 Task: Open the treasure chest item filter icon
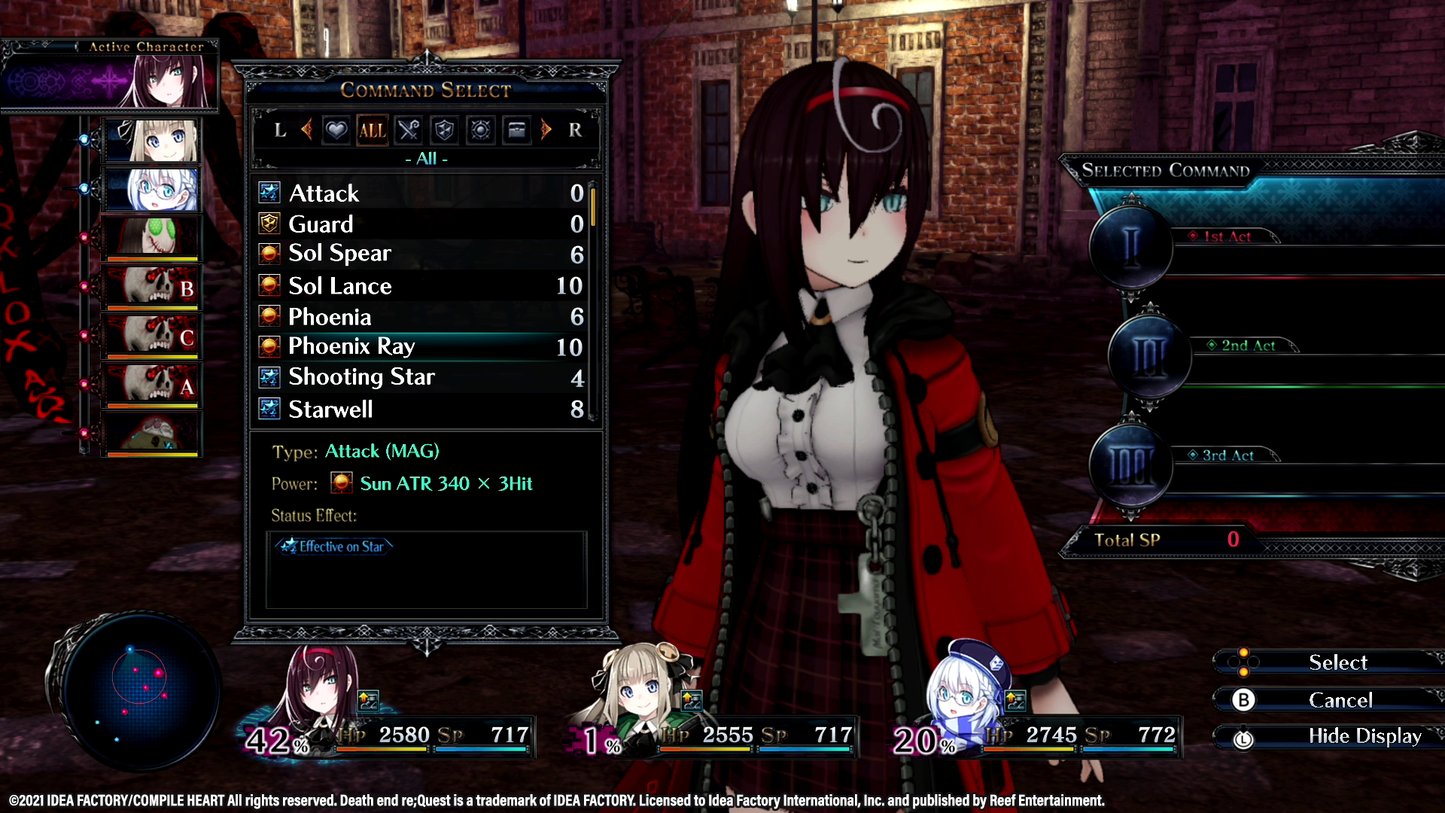tap(518, 130)
